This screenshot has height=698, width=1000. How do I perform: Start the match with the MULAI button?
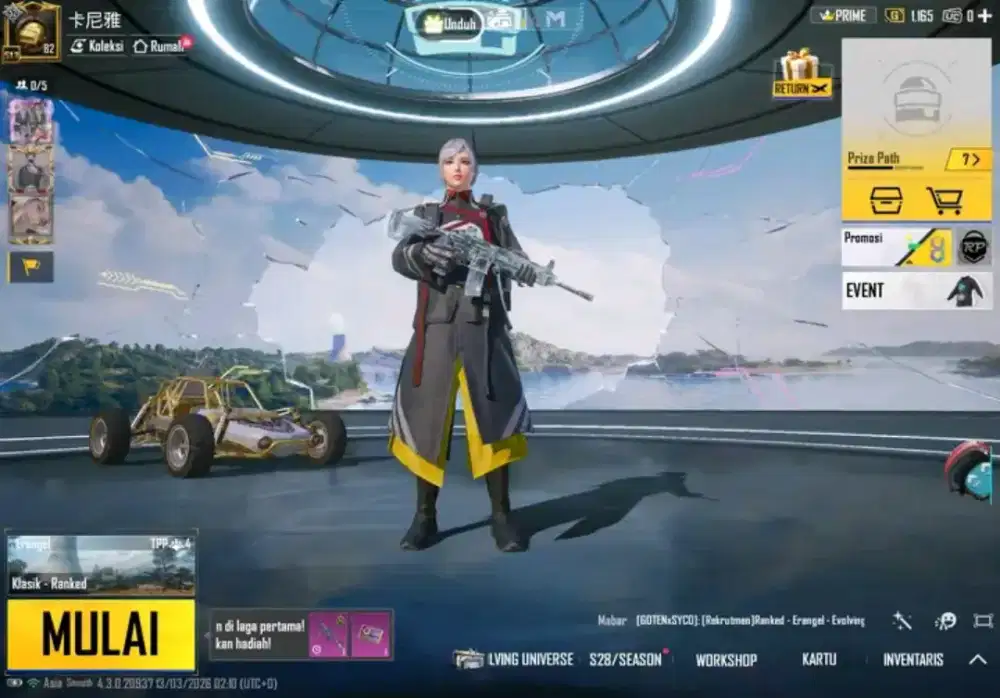pos(100,634)
